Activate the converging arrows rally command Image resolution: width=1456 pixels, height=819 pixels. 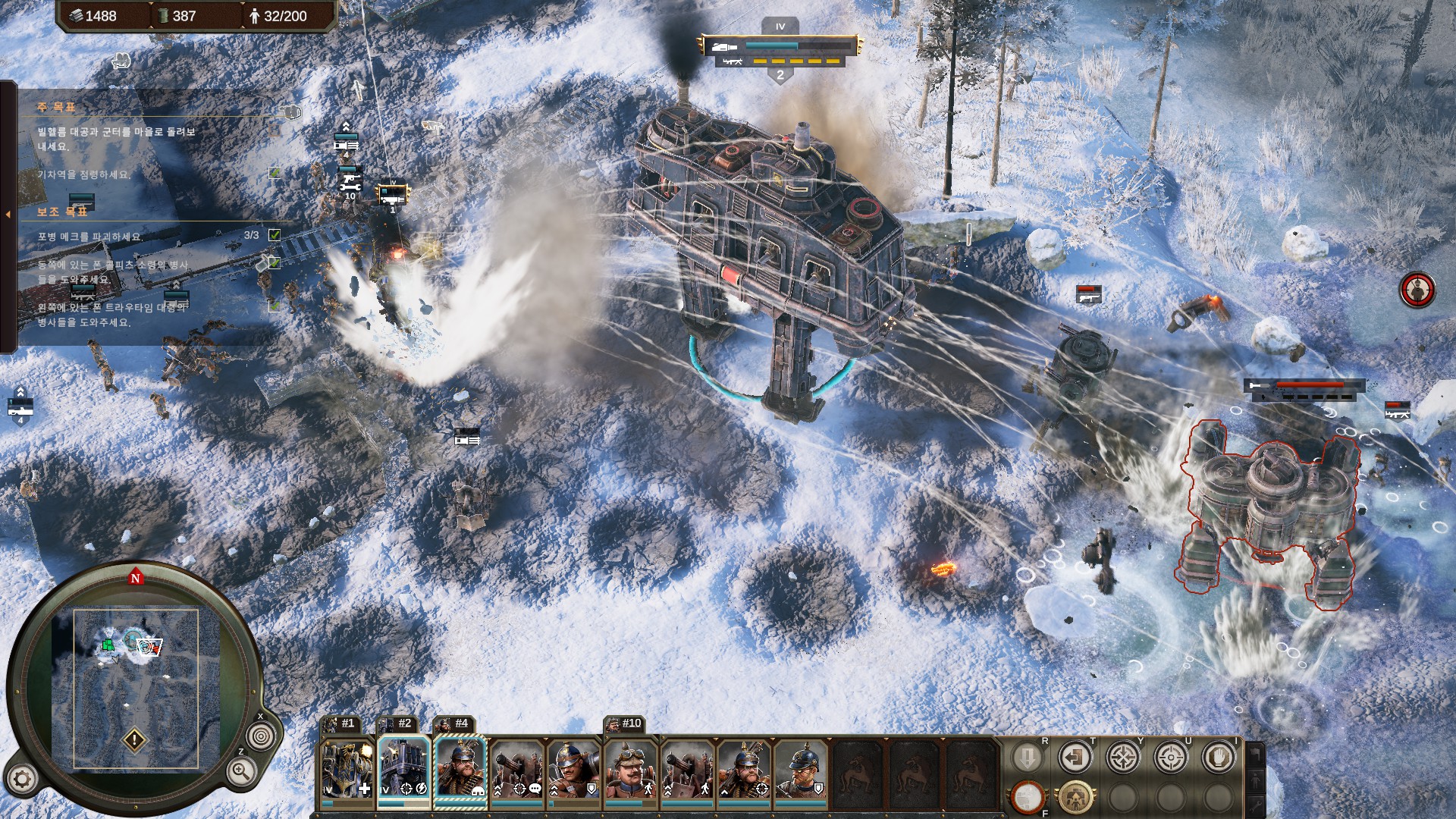point(1122,758)
